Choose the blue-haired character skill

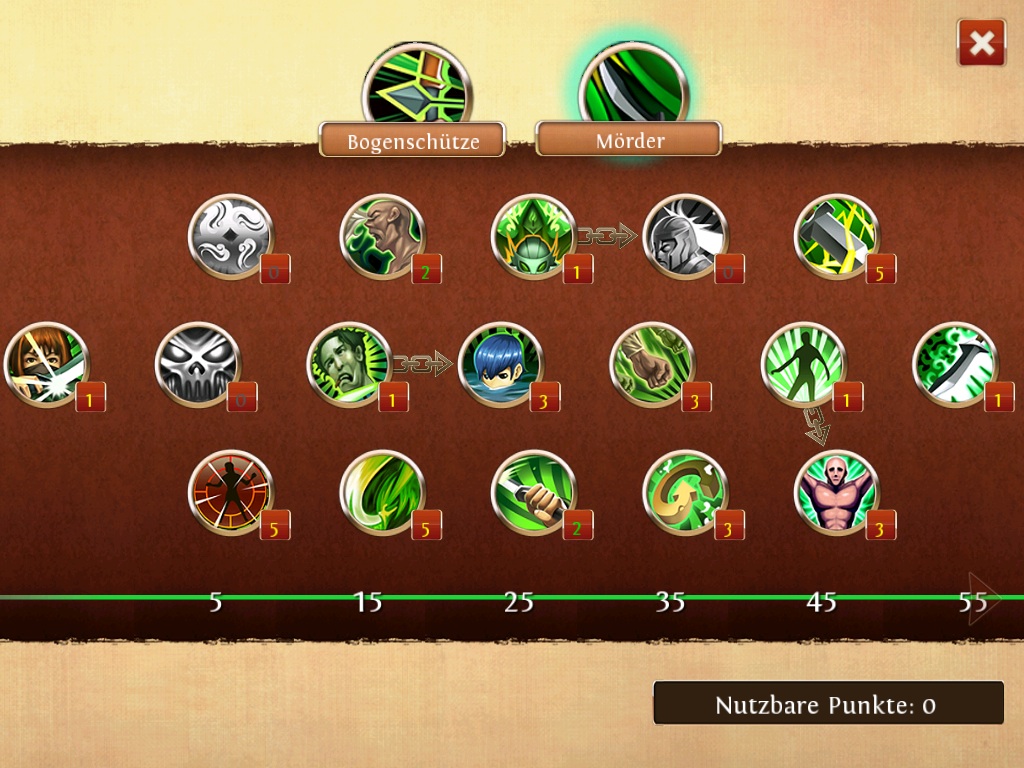tap(500, 364)
